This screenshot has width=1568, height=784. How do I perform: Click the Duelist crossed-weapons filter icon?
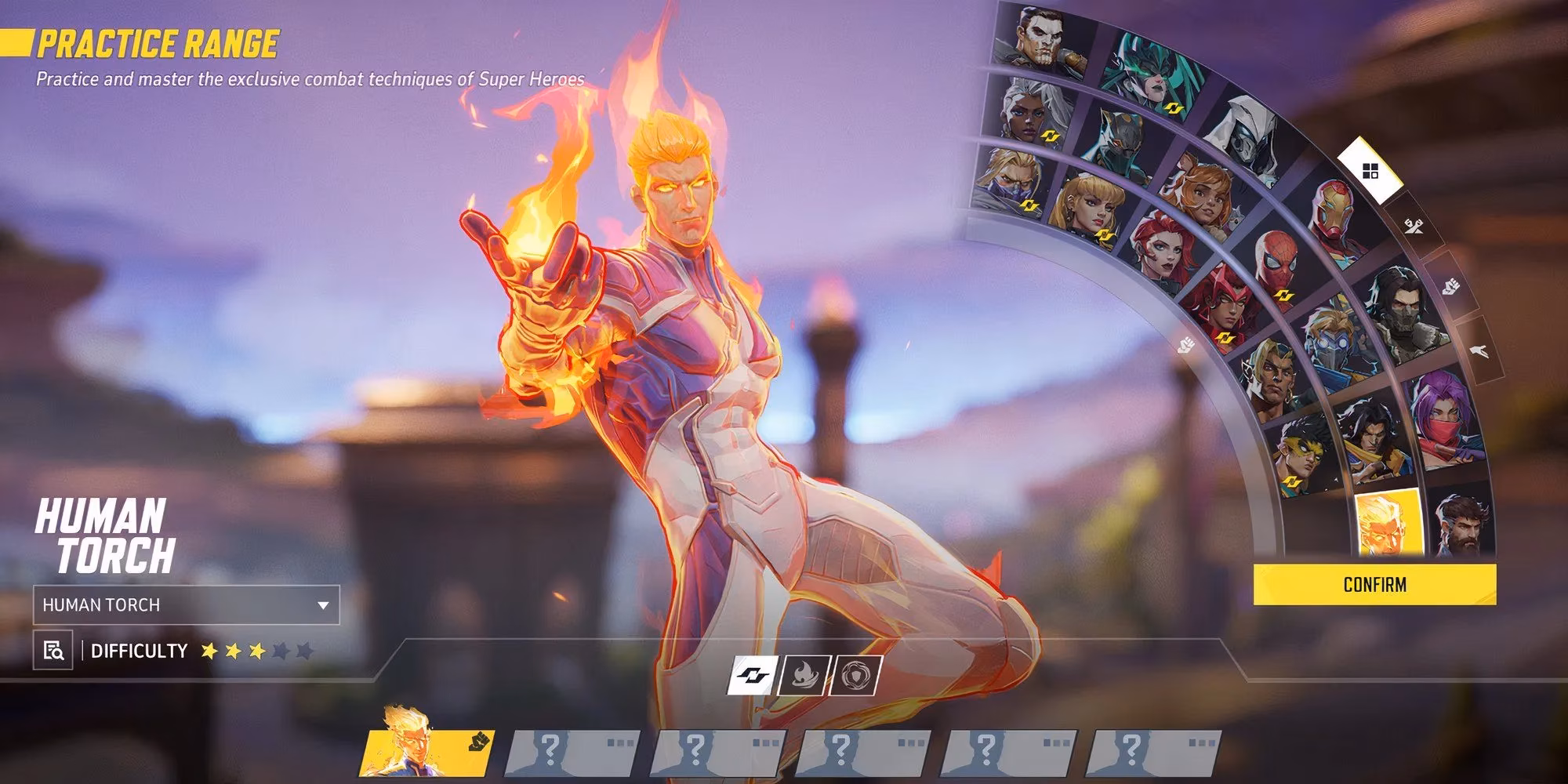(1414, 227)
